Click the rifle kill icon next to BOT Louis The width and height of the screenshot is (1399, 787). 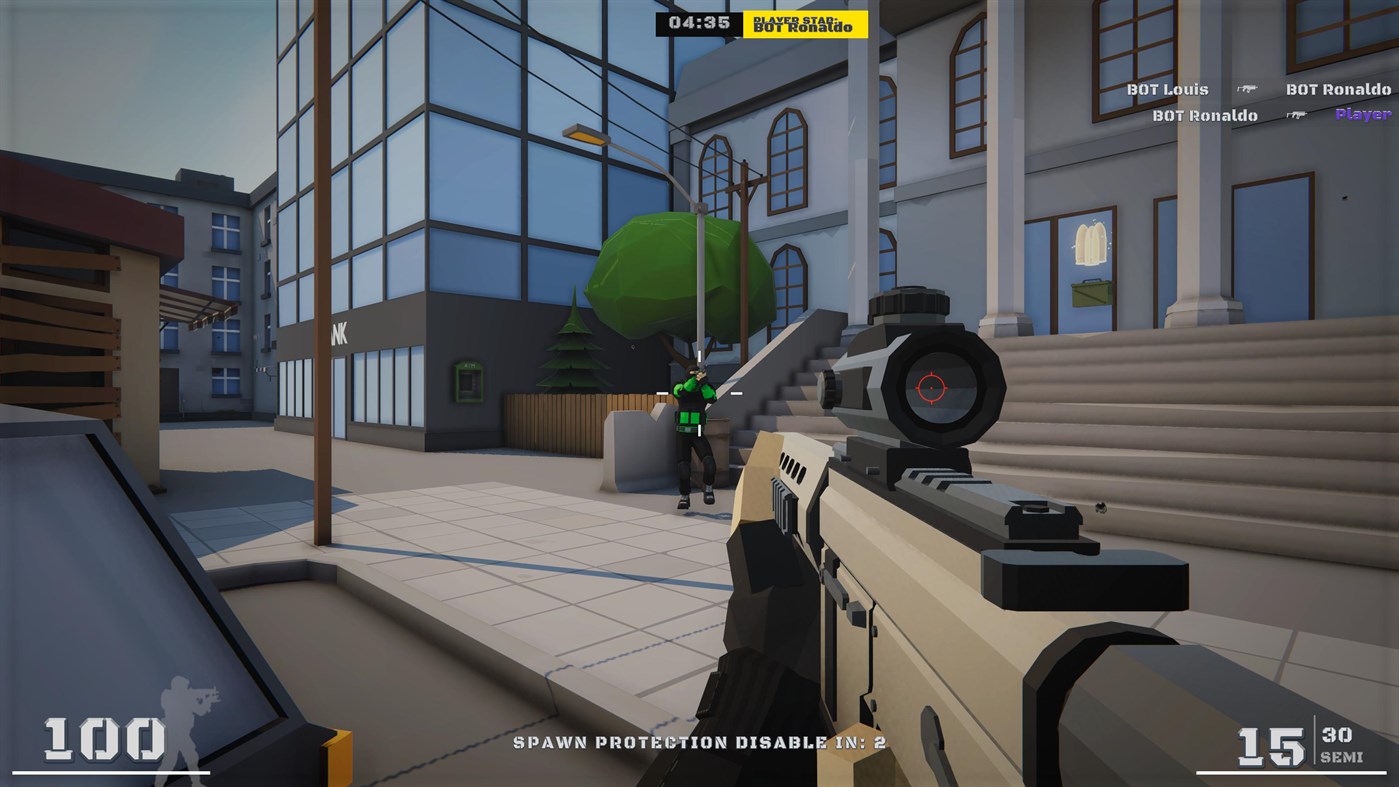tap(1248, 89)
